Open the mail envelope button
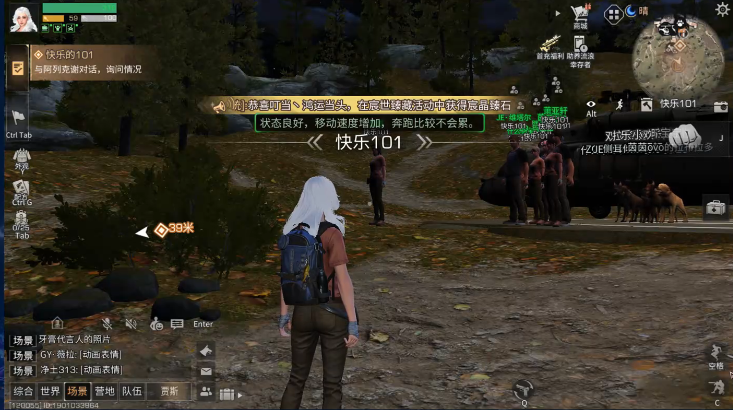Image resolution: width=733 pixels, height=410 pixels. click(x=206, y=371)
